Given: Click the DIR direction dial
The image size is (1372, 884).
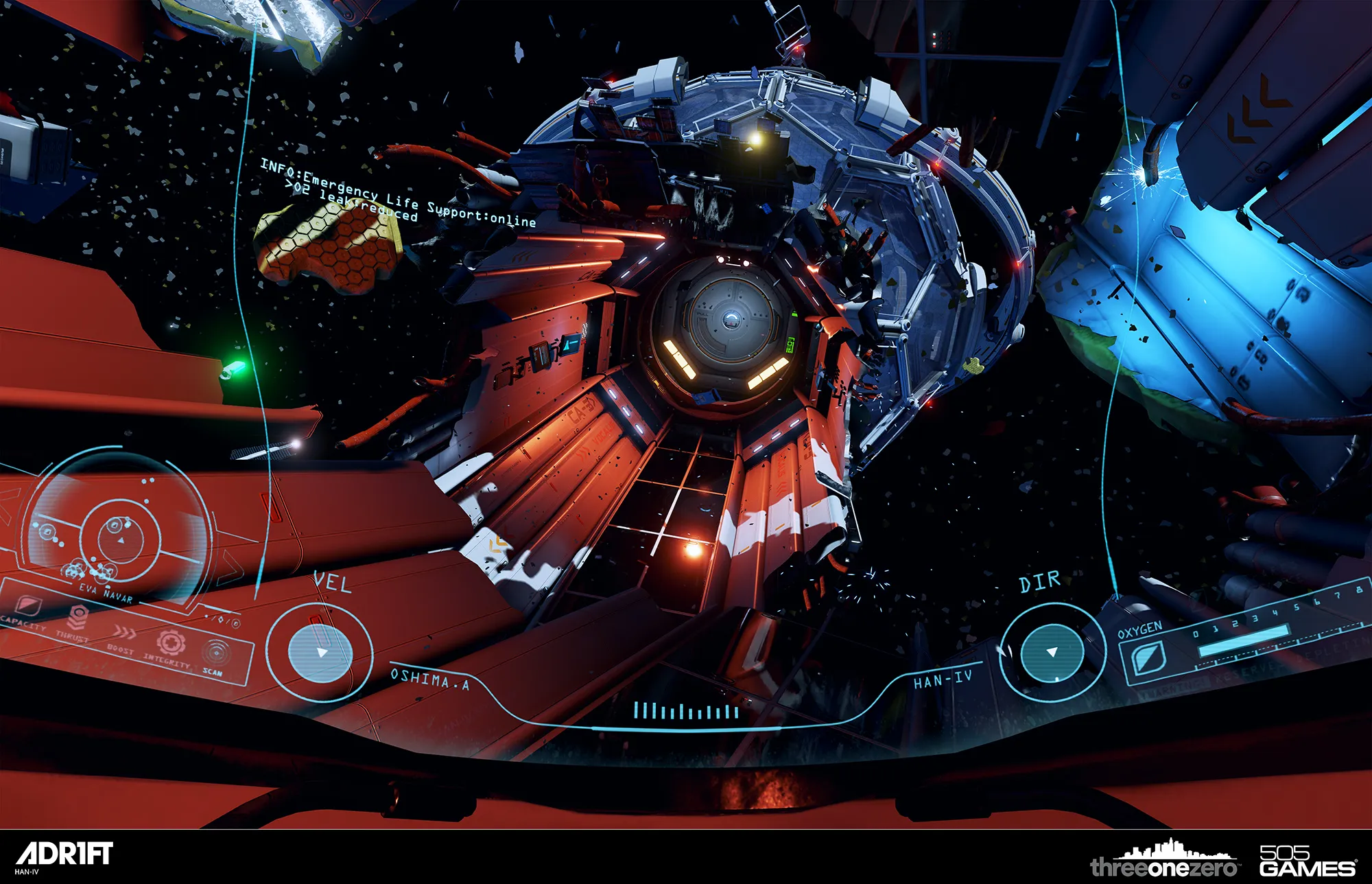Looking at the screenshot, I should tap(1052, 652).
